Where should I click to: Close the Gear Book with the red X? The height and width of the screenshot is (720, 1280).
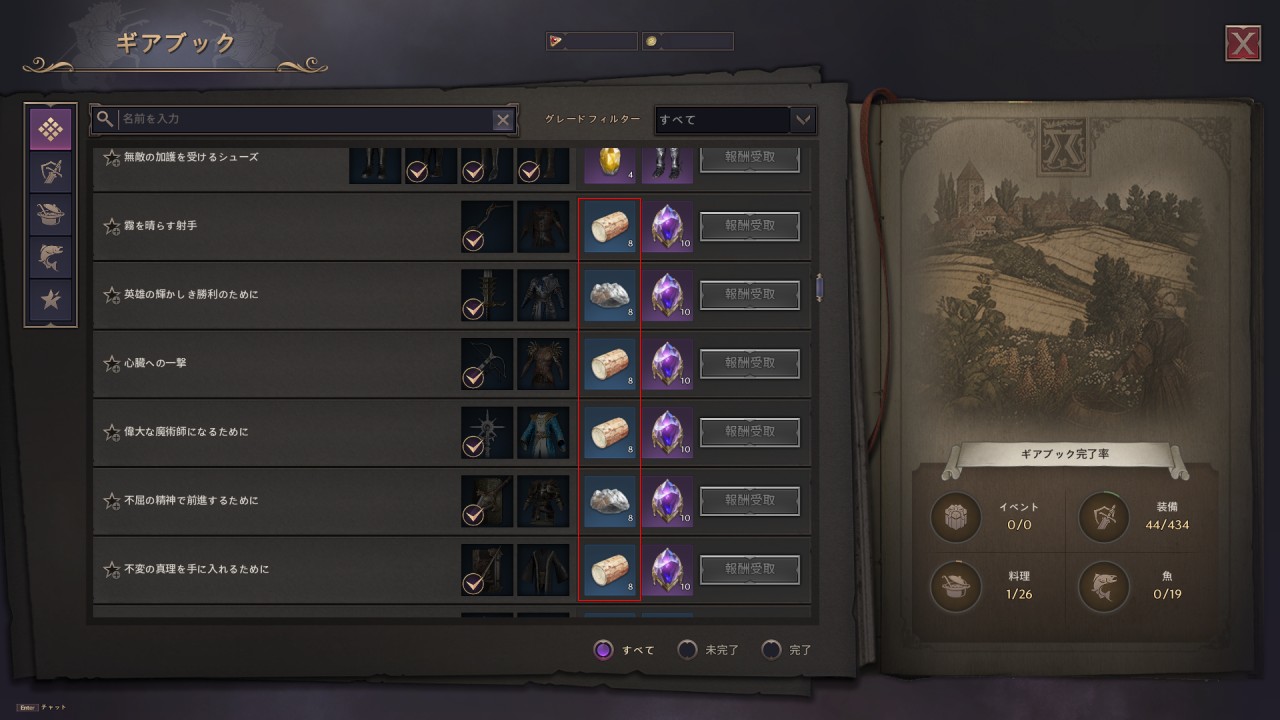[x=1242, y=43]
